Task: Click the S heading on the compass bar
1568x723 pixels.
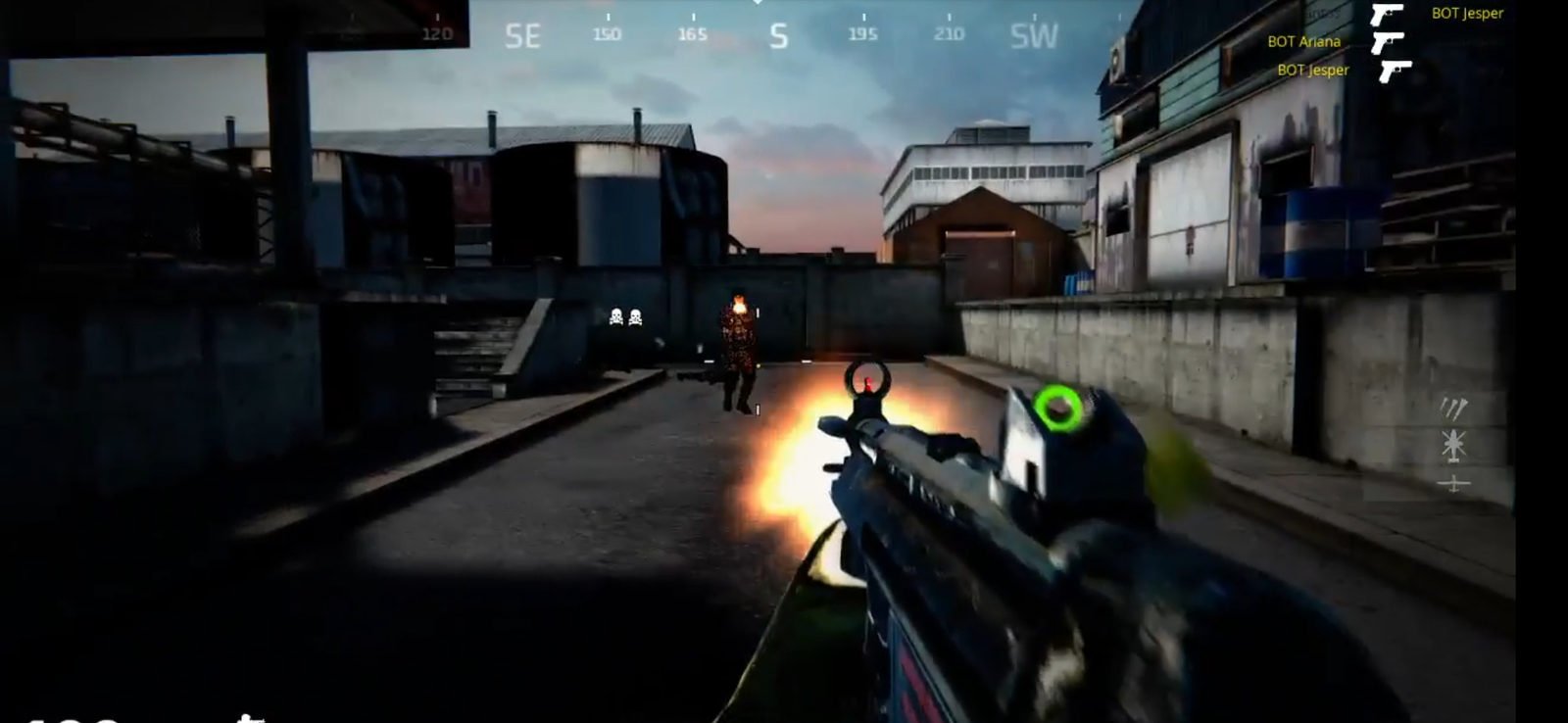Action: click(x=777, y=34)
